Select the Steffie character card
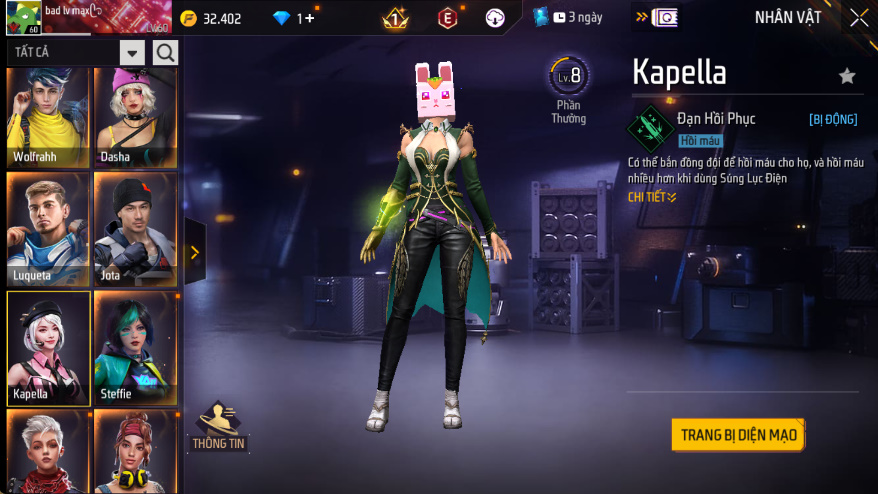The width and height of the screenshot is (878, 494). (x=135, y=347)
